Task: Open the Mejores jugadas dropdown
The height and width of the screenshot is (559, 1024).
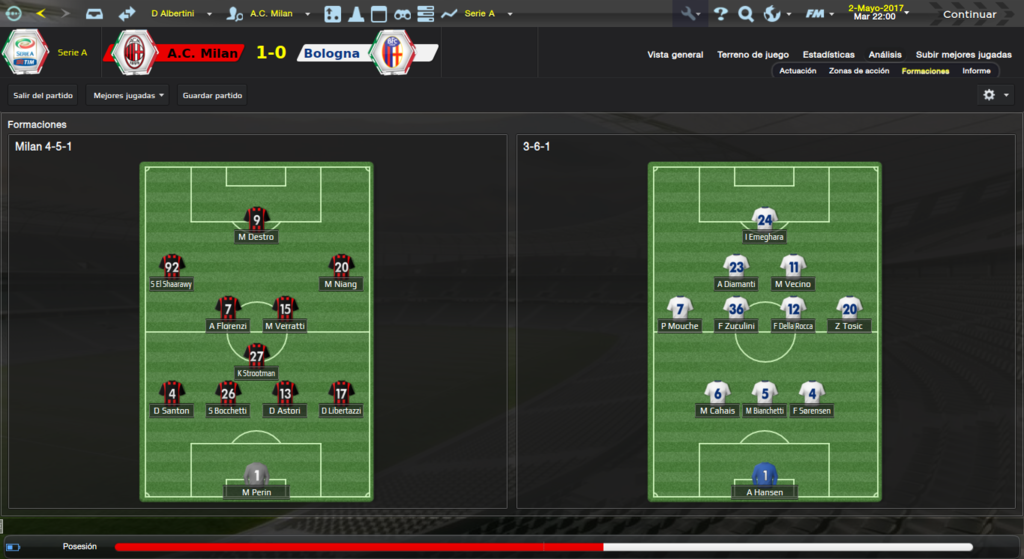Action: [128, 95]
